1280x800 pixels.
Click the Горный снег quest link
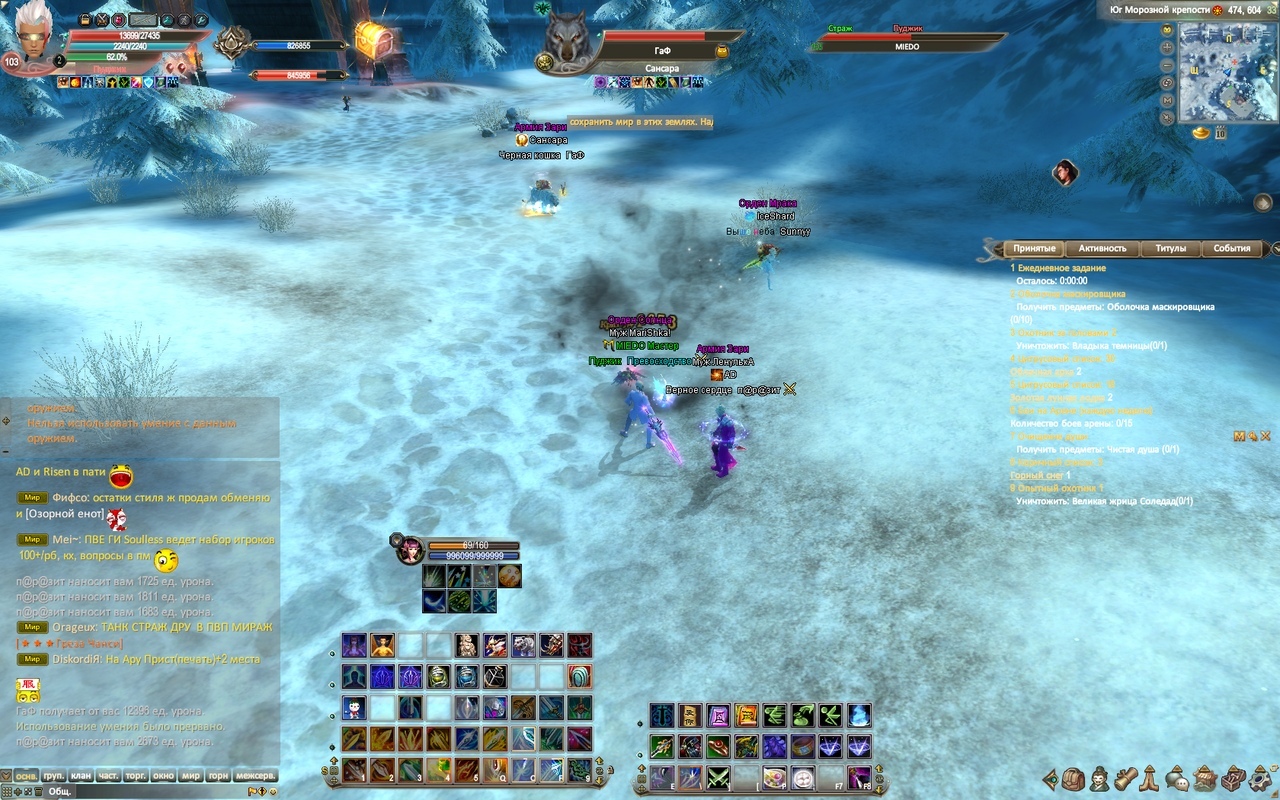pyautogui.click(x=1034, y=475)
